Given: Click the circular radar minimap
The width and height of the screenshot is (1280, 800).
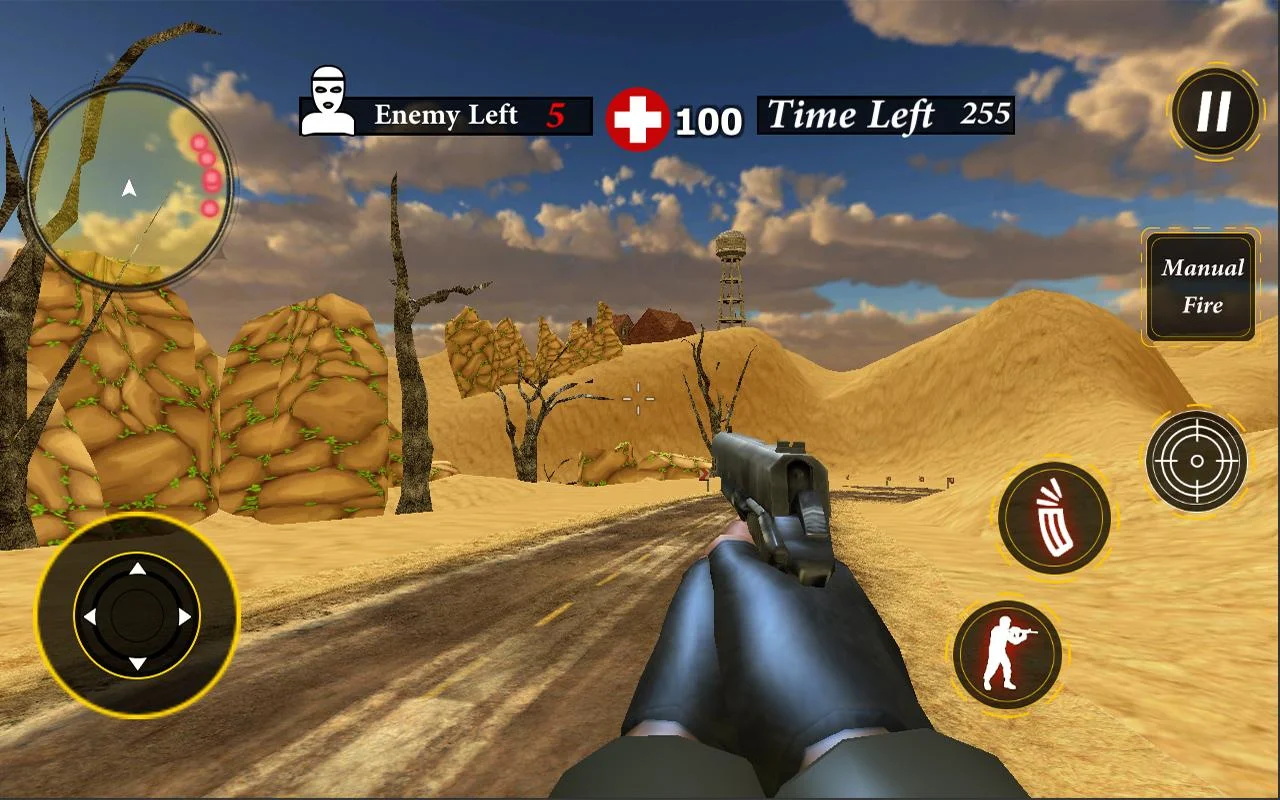Looking at the screenshot, I should coord(129,186).
